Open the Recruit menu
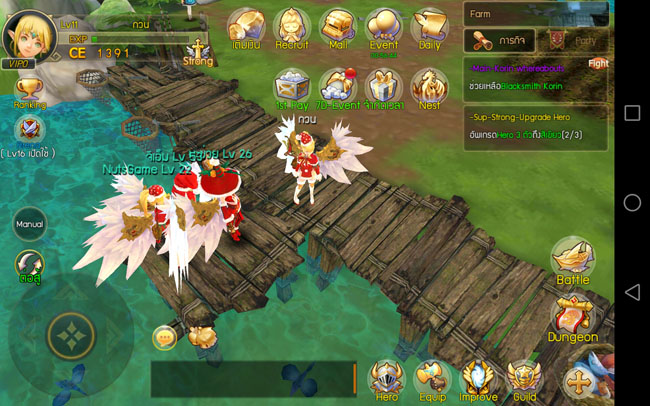Viewport: 650px width, 406px height. [292, 28]
